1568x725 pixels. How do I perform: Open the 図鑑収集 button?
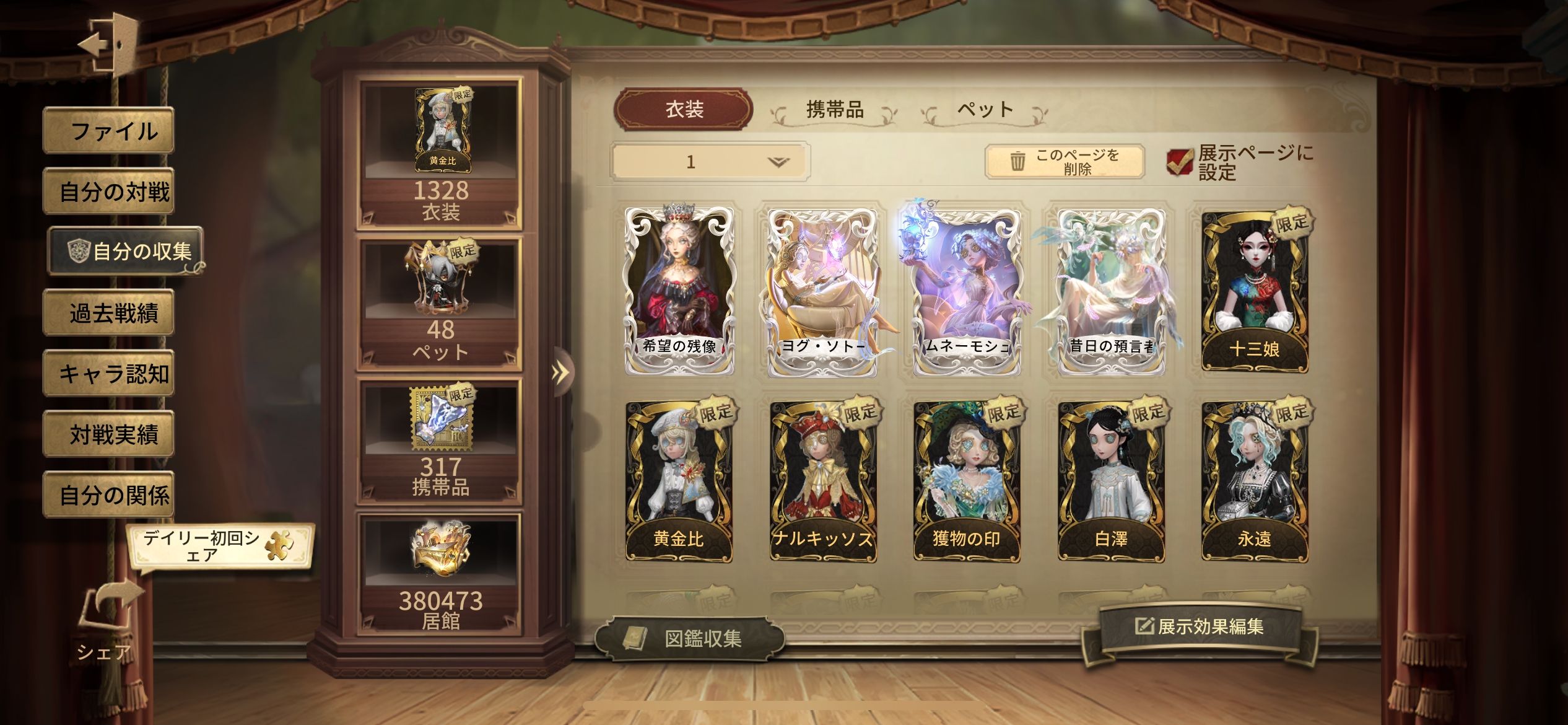(x=689, y=638)
